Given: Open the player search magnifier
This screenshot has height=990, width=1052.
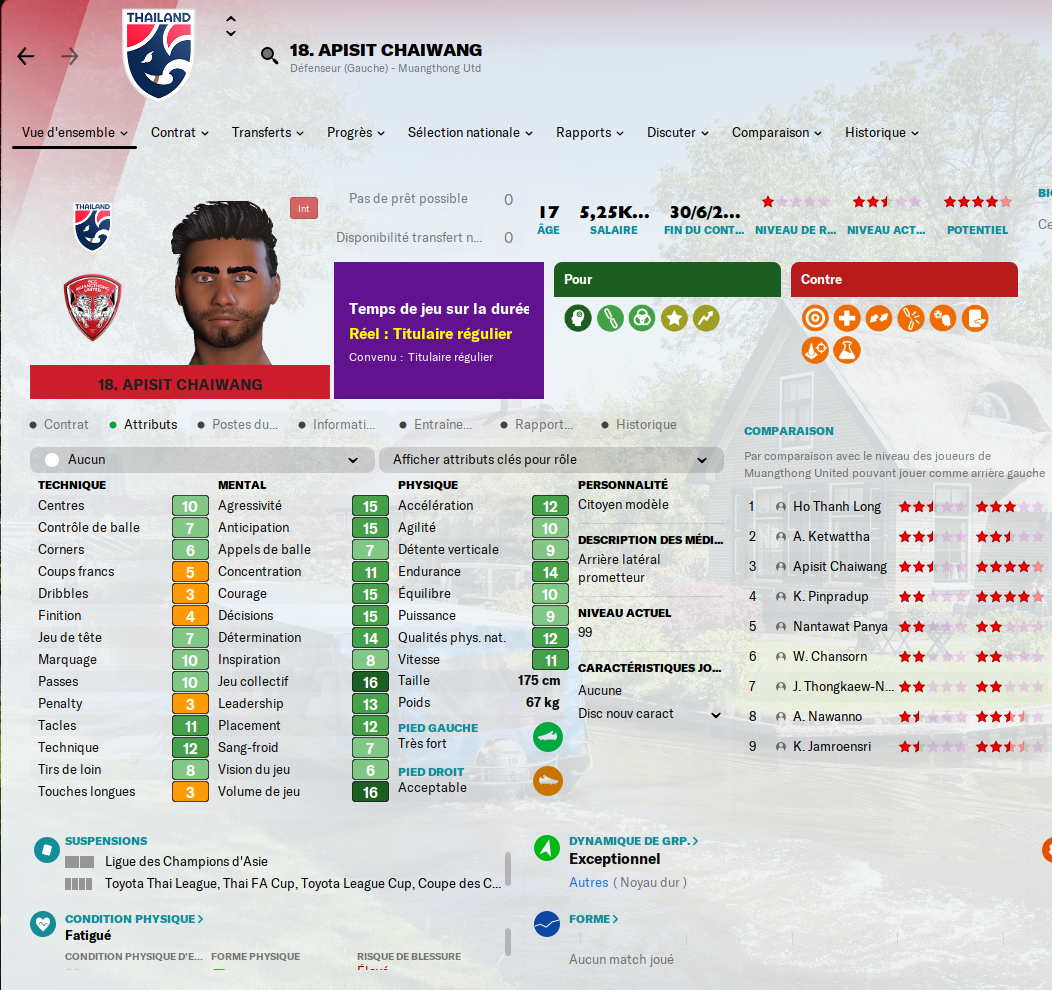Looking at the screenshot, I should click(269, 56).
